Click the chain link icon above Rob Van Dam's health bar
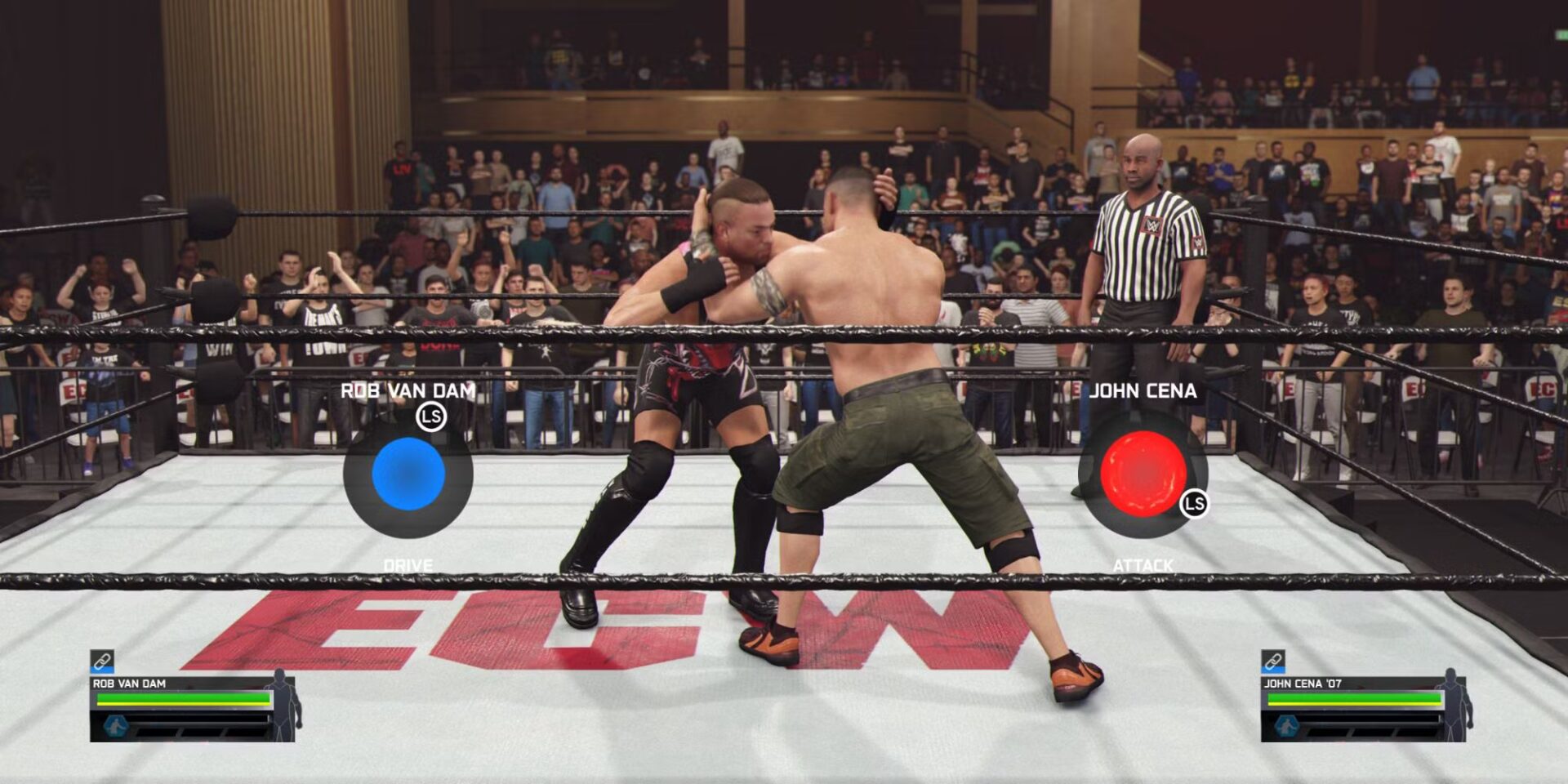1568x784 pixels. pos(102,660)
